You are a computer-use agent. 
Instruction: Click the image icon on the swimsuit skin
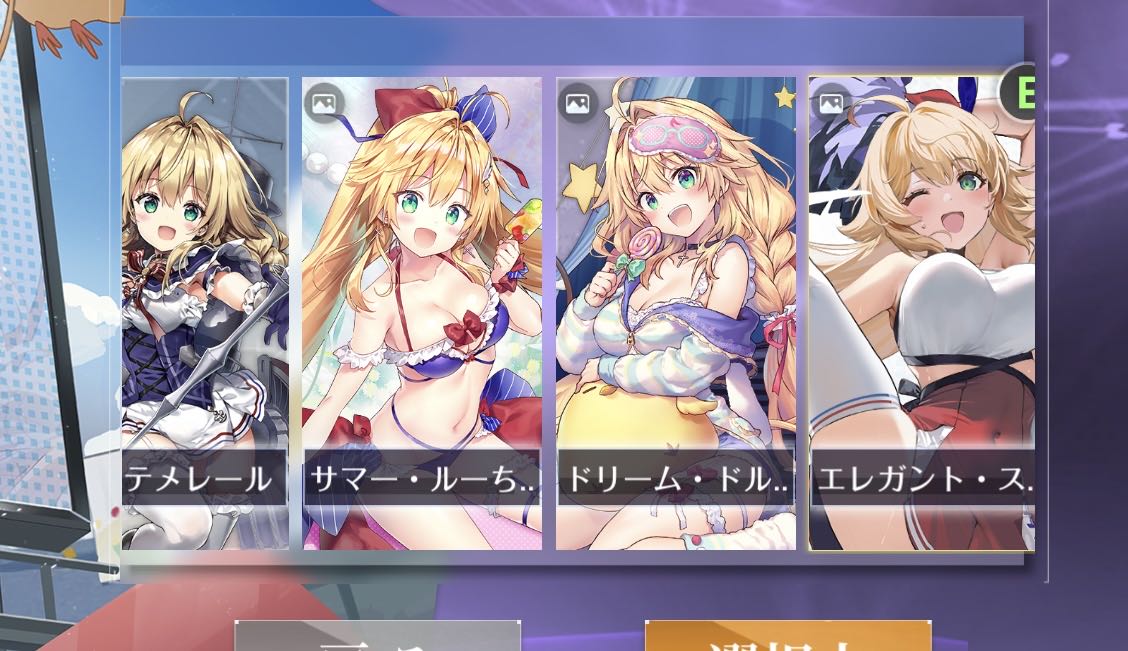coord(325,103)
